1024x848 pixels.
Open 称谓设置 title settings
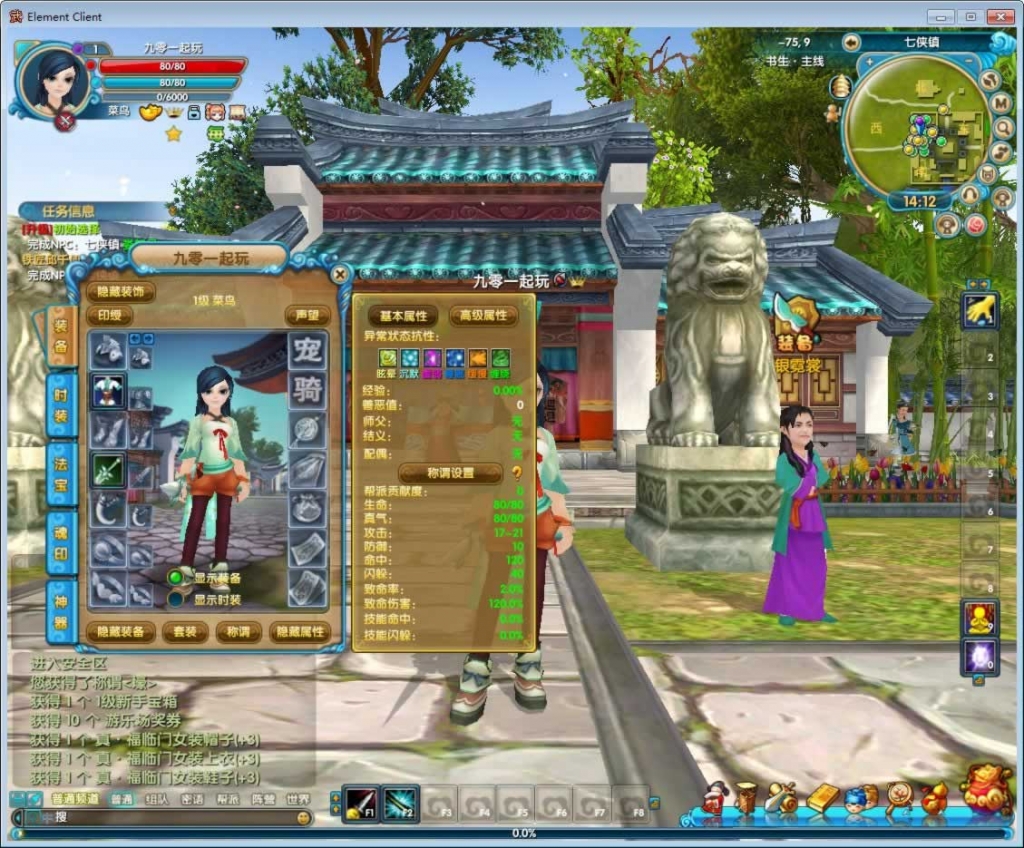[449, 473]
